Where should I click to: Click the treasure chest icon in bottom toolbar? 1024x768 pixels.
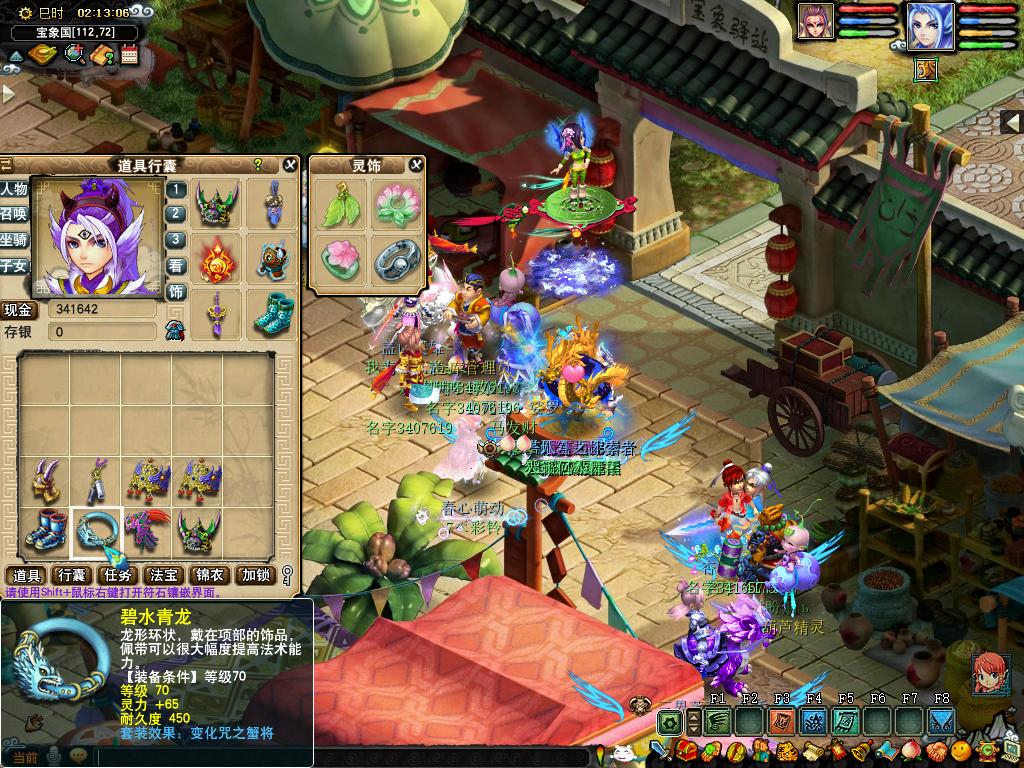tap(686, 749)
